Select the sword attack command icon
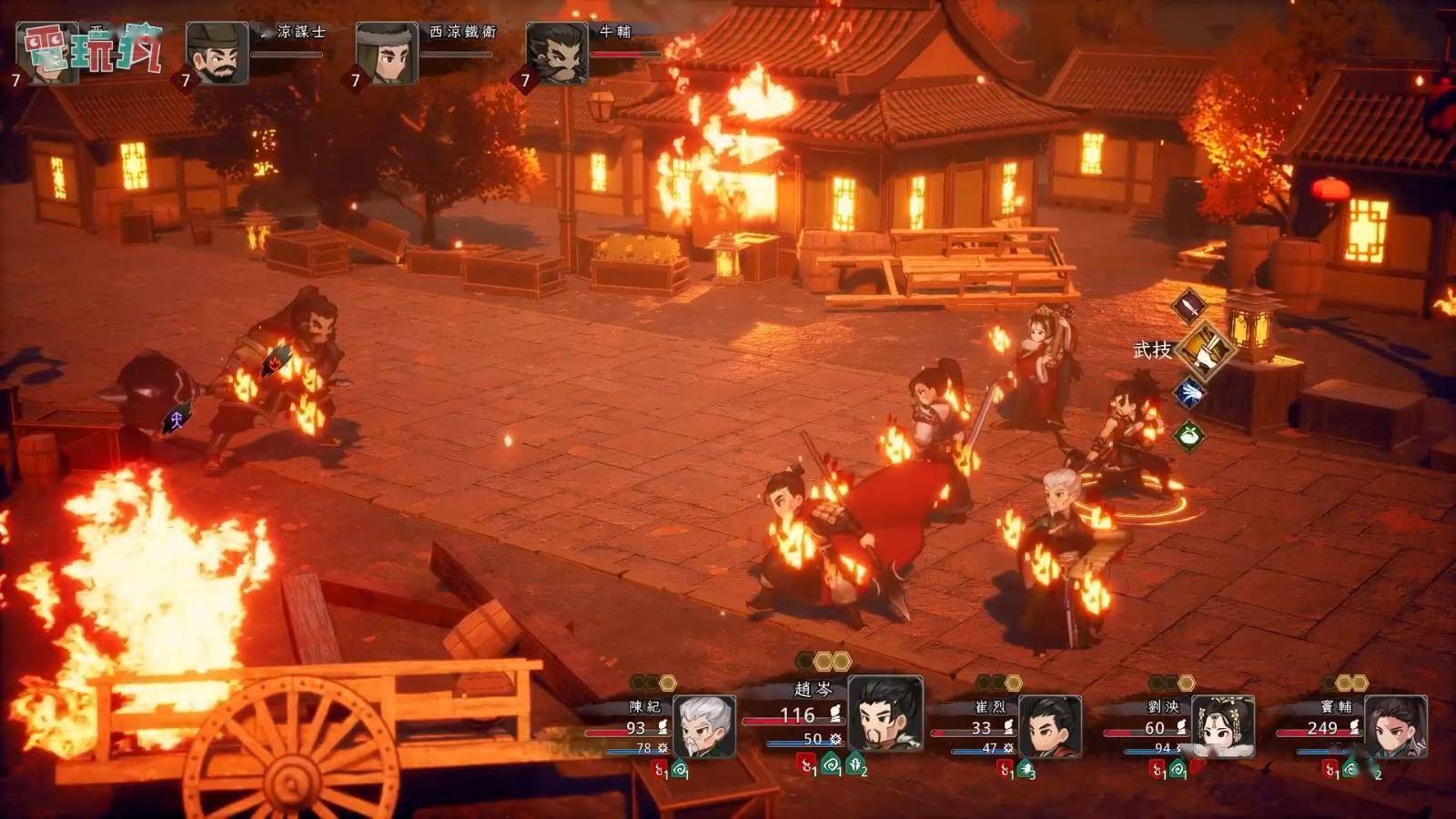Viewport: 1456px width, 819px height. (1188, 307)
